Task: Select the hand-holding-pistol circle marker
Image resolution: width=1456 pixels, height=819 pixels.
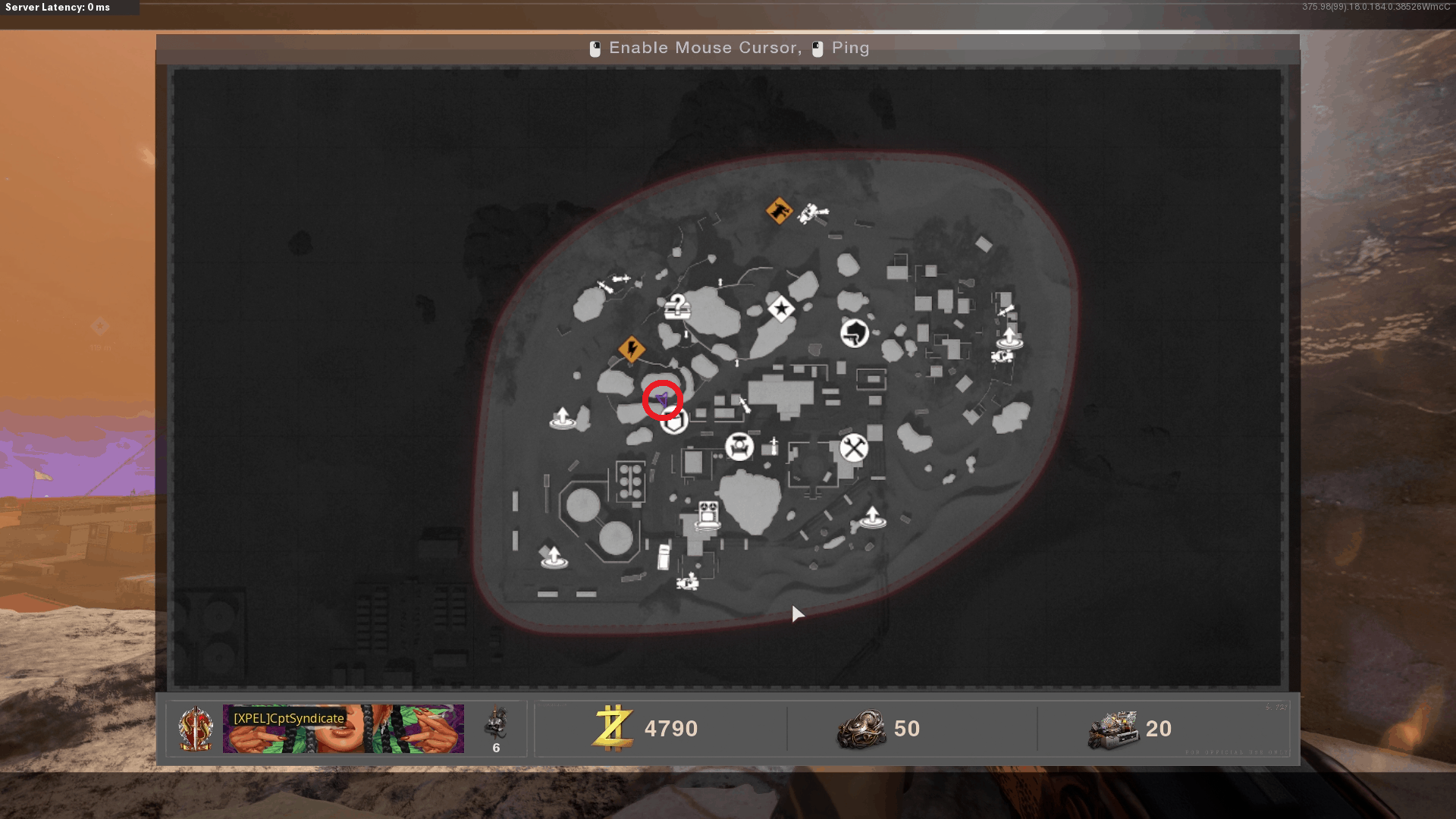Action: [x=855, y=333]
